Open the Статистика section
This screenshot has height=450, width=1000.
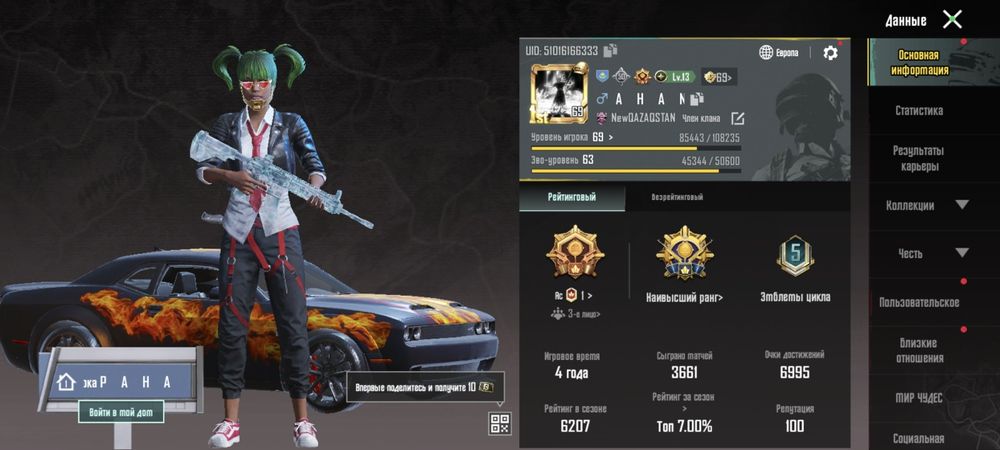pos(918,111)
